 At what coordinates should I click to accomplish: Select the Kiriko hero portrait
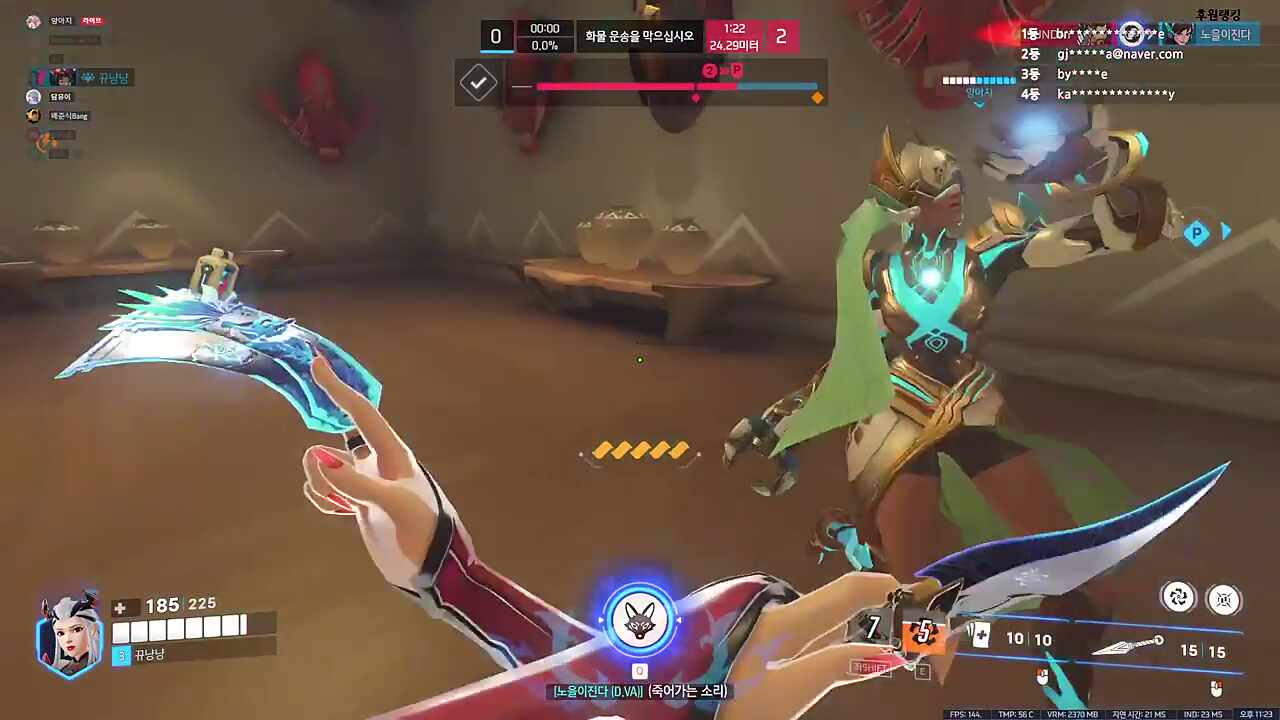click(70, 635)
